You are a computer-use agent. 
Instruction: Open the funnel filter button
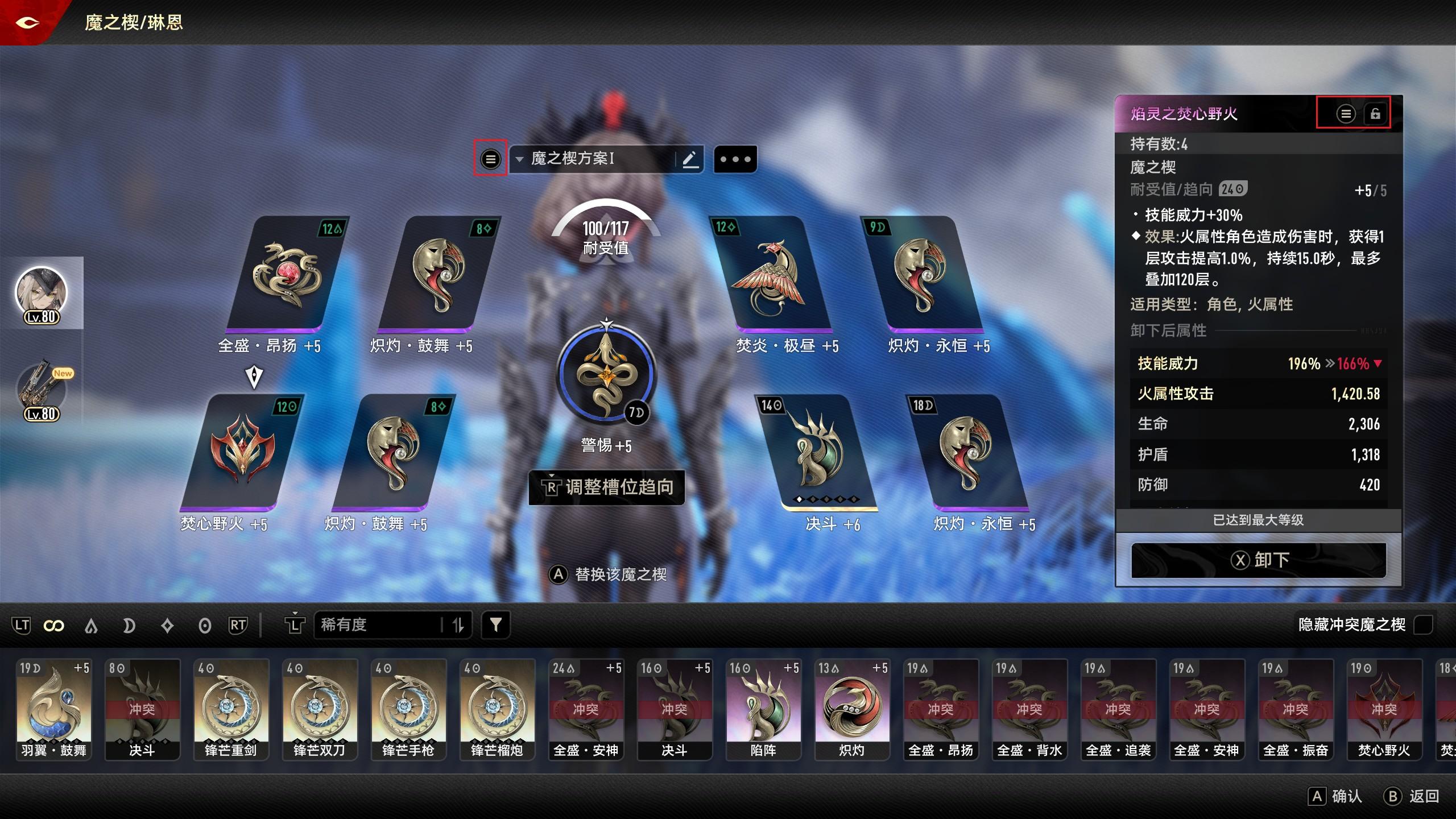495,625
